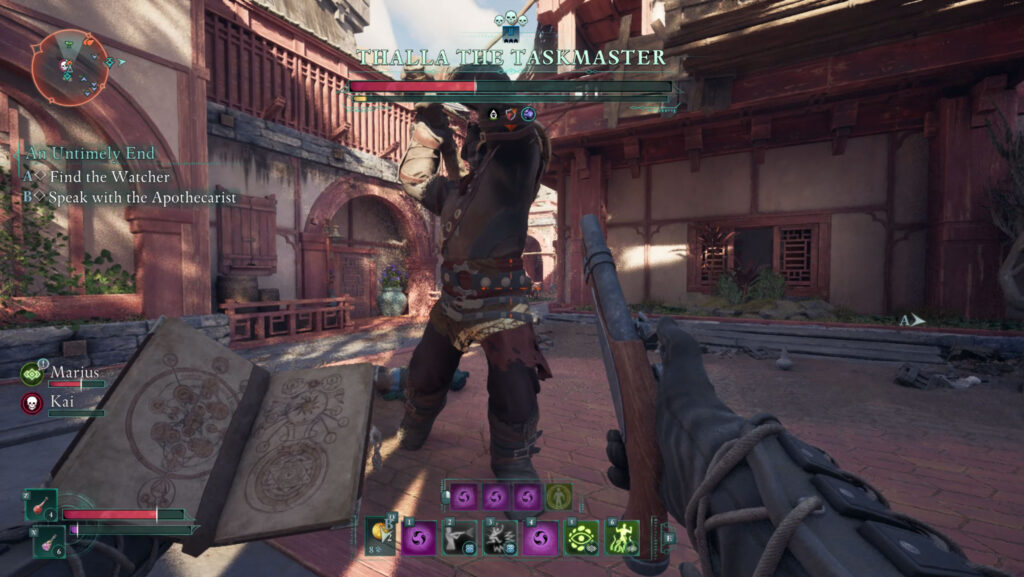Click Kai's skull companion portrait
The height and width of the screenshot is (577, 1024).
click(x=32, y=402)
